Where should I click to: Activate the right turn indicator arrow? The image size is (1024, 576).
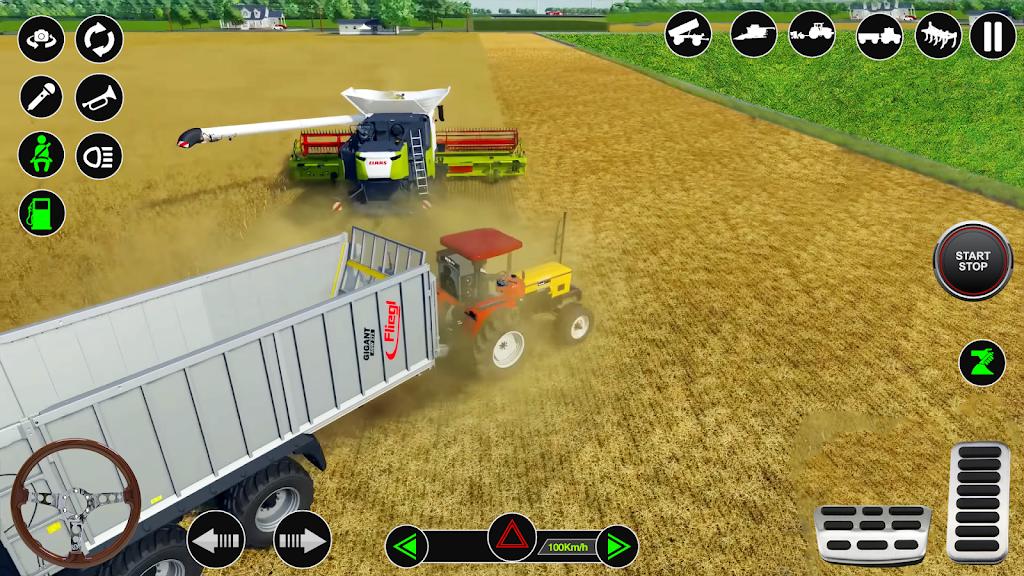pyautogui.click(x=617, y=546)
